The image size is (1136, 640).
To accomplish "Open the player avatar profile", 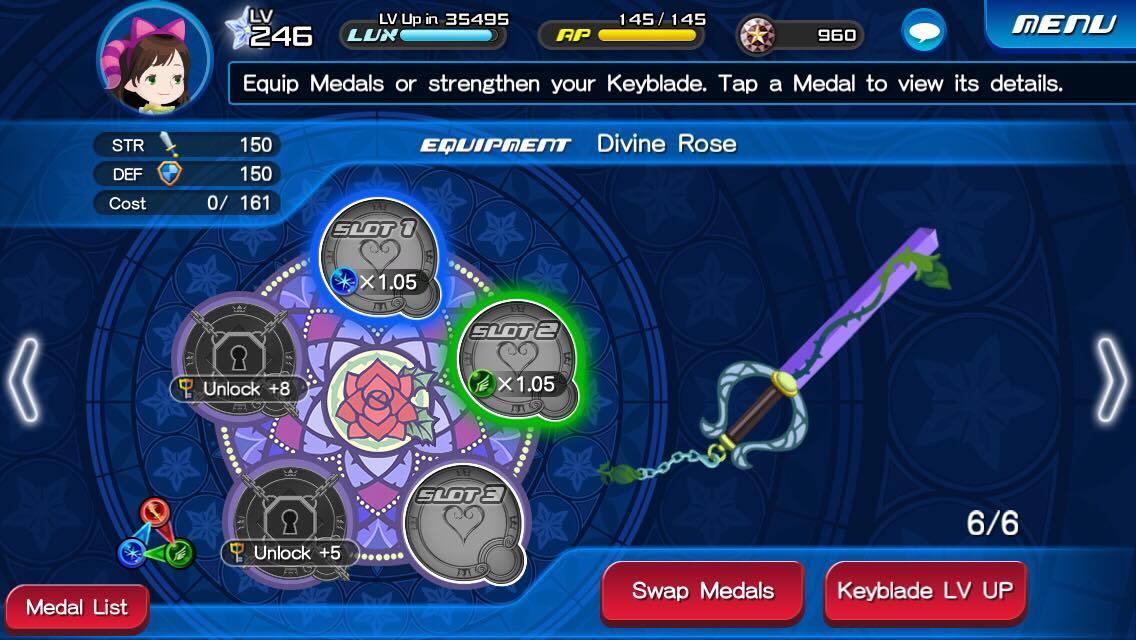I will pos(154,58).
